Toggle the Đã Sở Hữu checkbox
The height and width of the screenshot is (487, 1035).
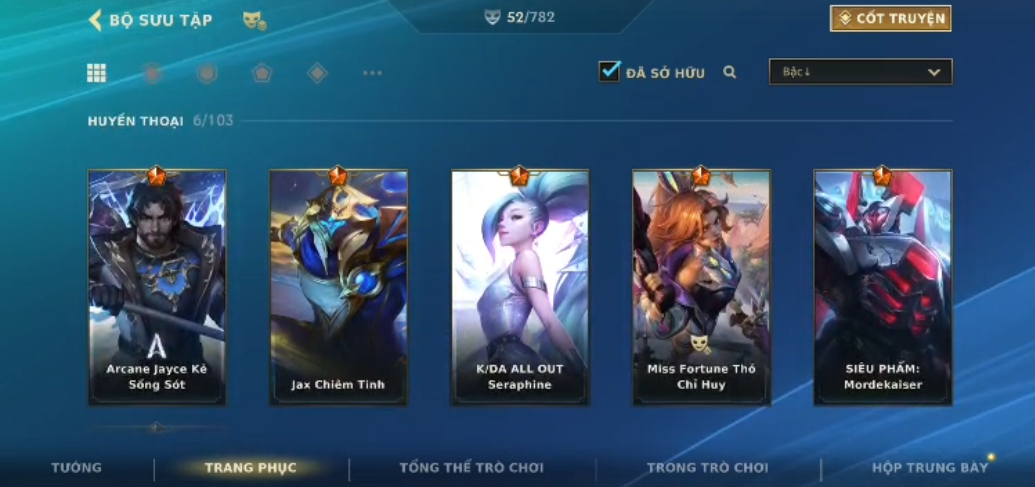point(609,72)
